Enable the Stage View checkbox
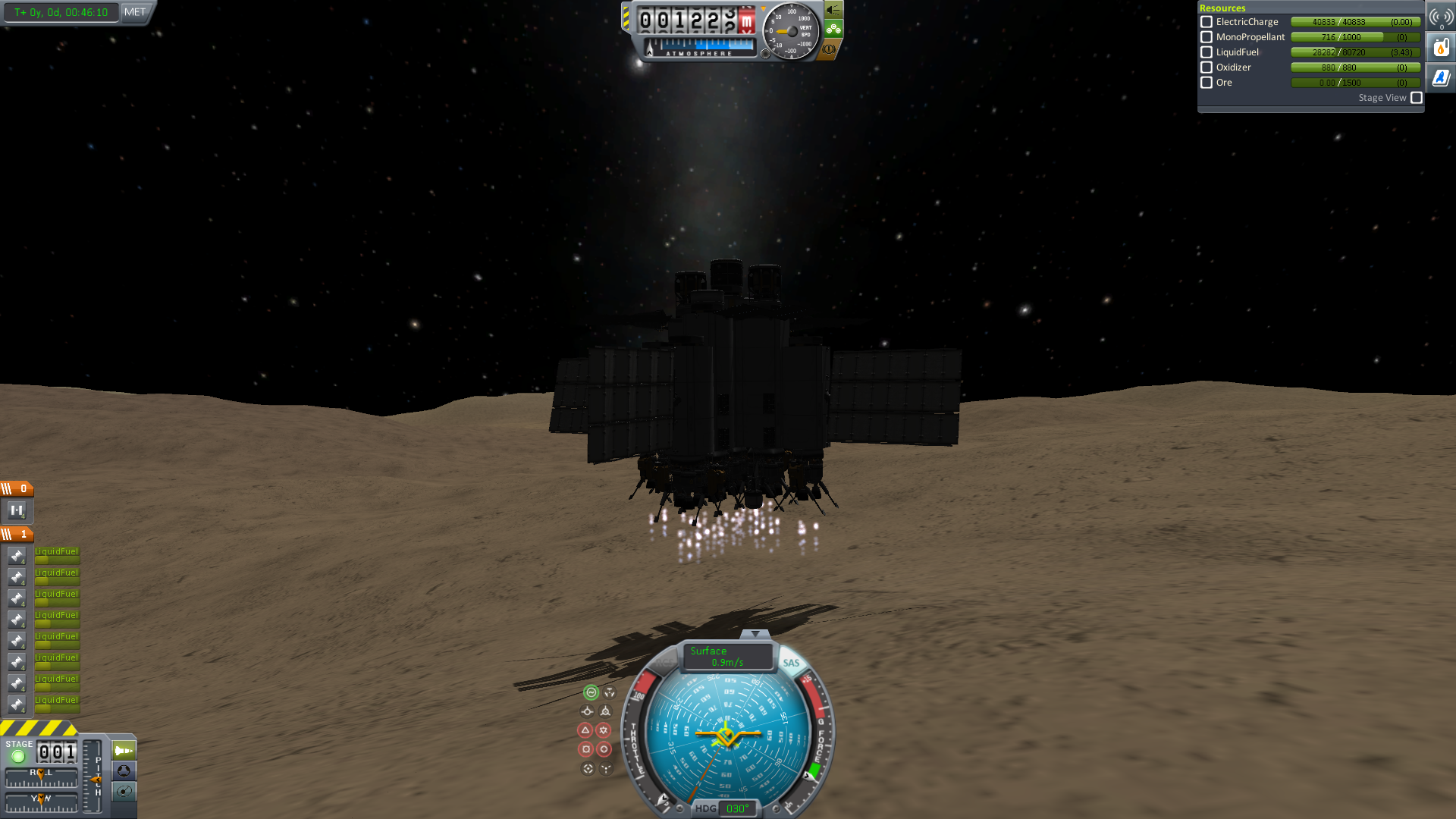This screenshot has height=819, width=1456. point(1417,98)
